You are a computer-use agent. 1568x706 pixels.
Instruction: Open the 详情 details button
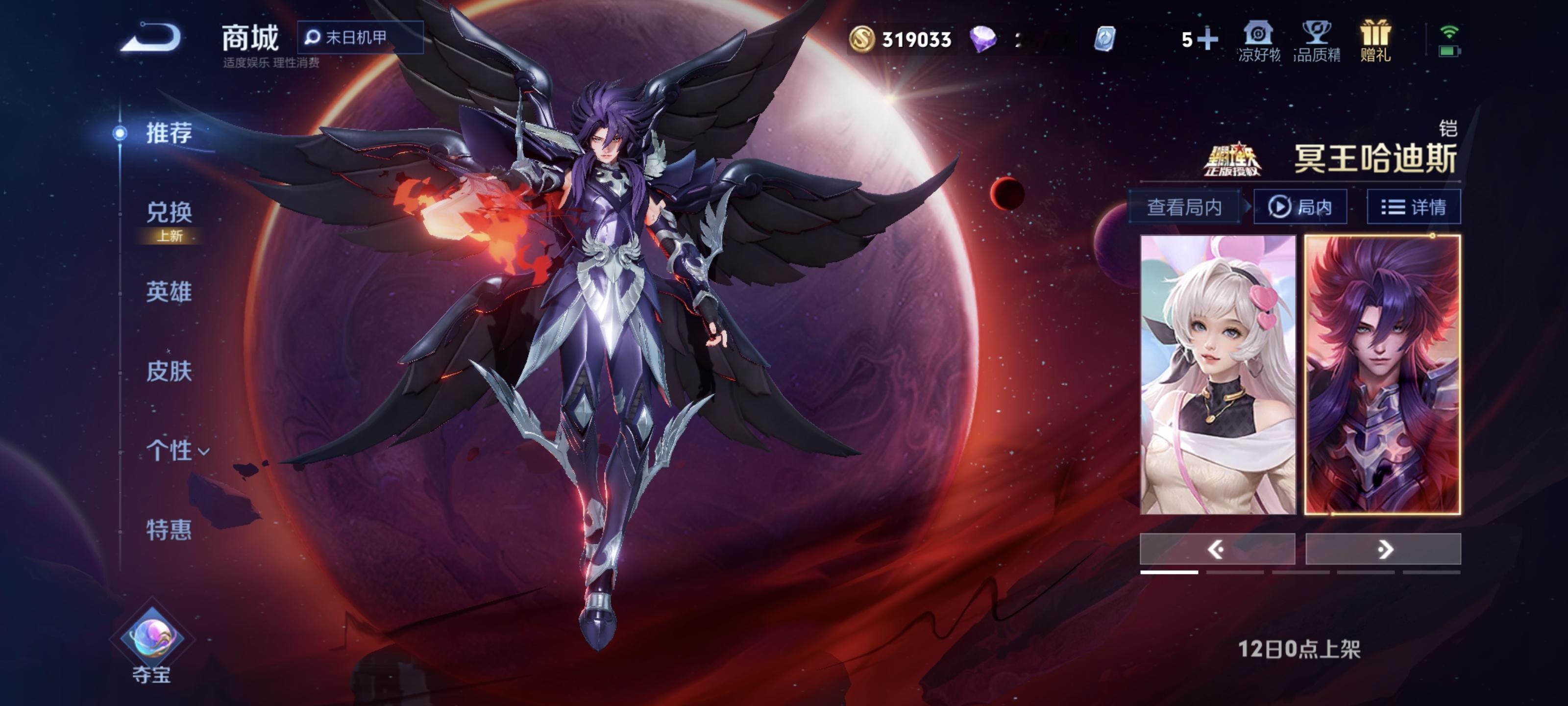coord(1413,207)
